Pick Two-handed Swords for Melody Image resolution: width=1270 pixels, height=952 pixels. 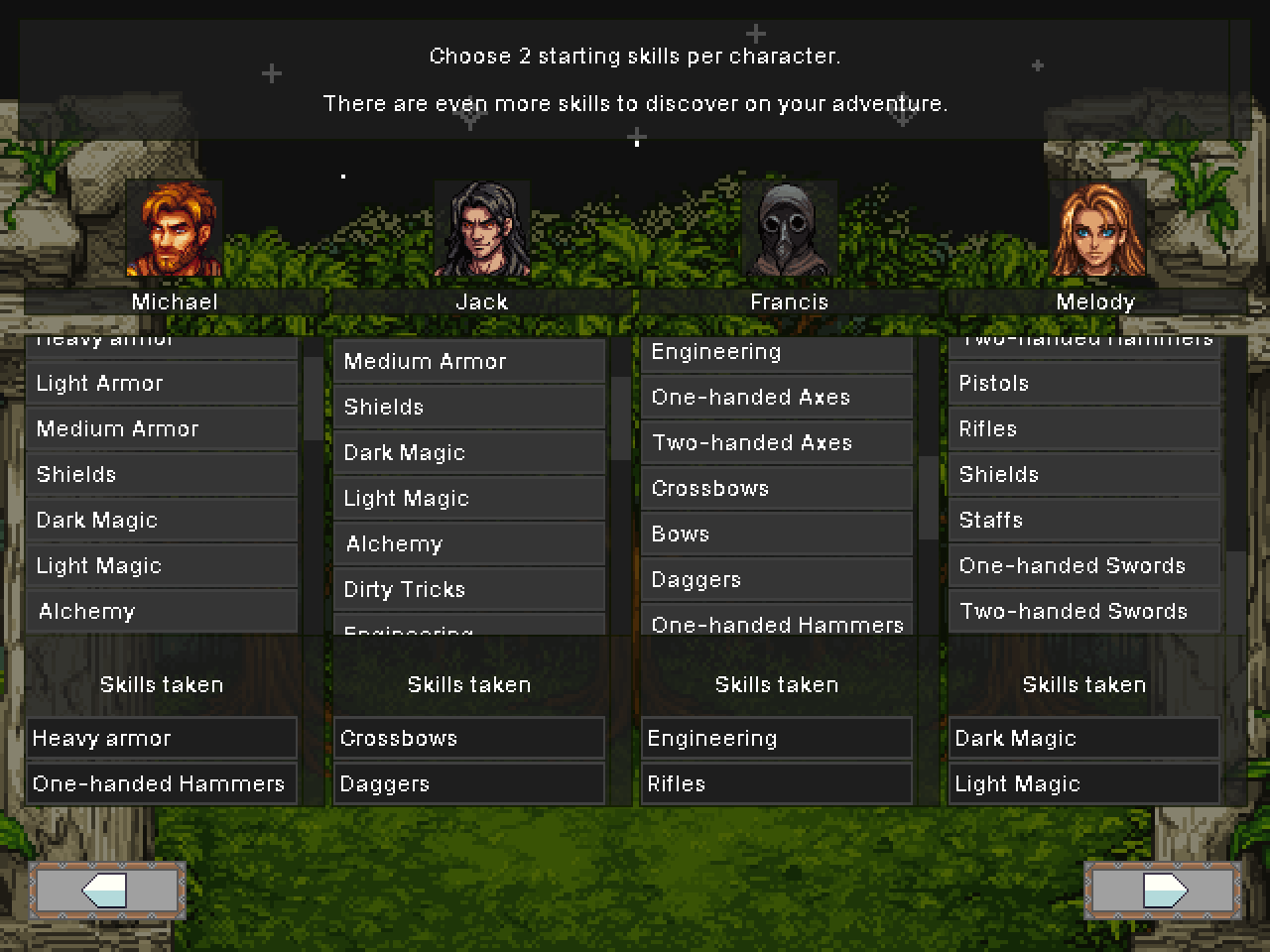(x=1084, y=612)
